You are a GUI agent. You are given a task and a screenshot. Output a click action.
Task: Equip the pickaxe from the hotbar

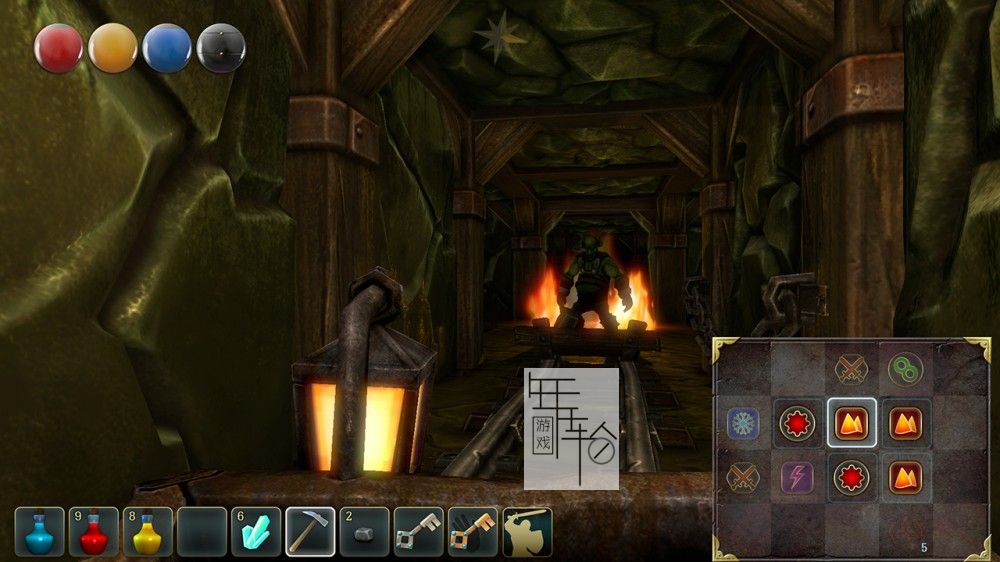(x=310, y=532)
